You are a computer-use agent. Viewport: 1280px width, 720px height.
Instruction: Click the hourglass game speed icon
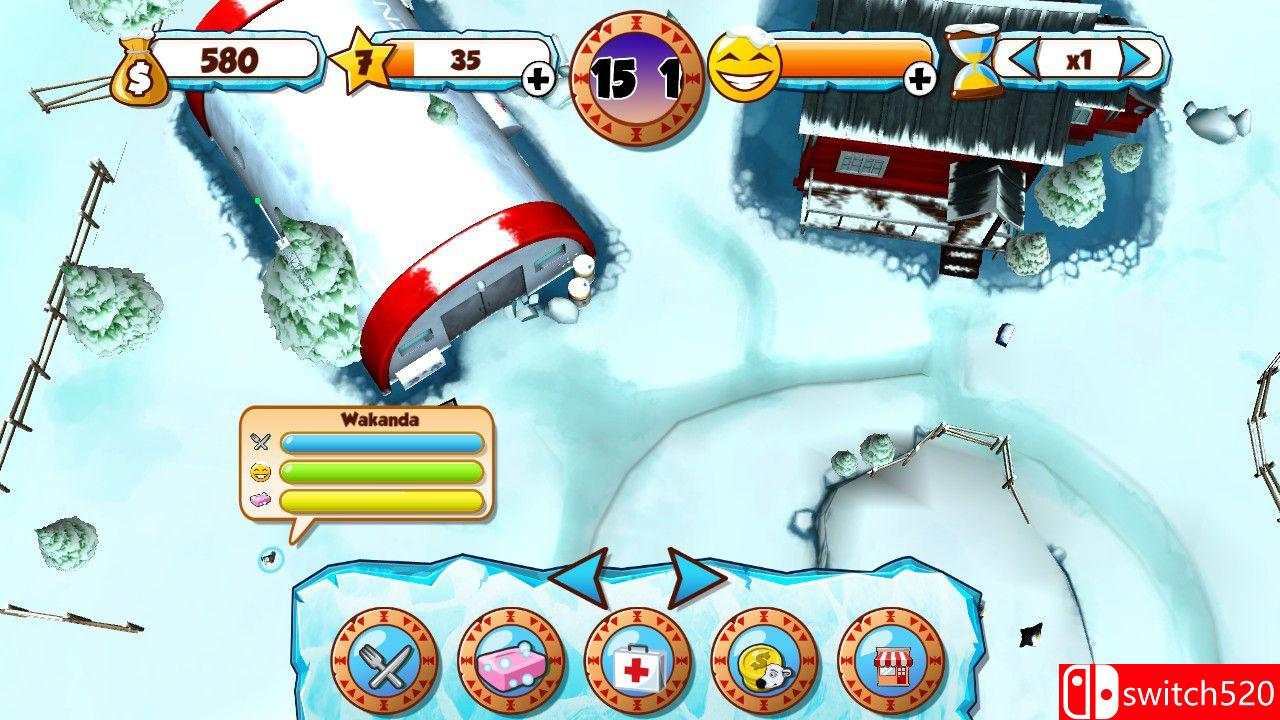tap(972, 62)
